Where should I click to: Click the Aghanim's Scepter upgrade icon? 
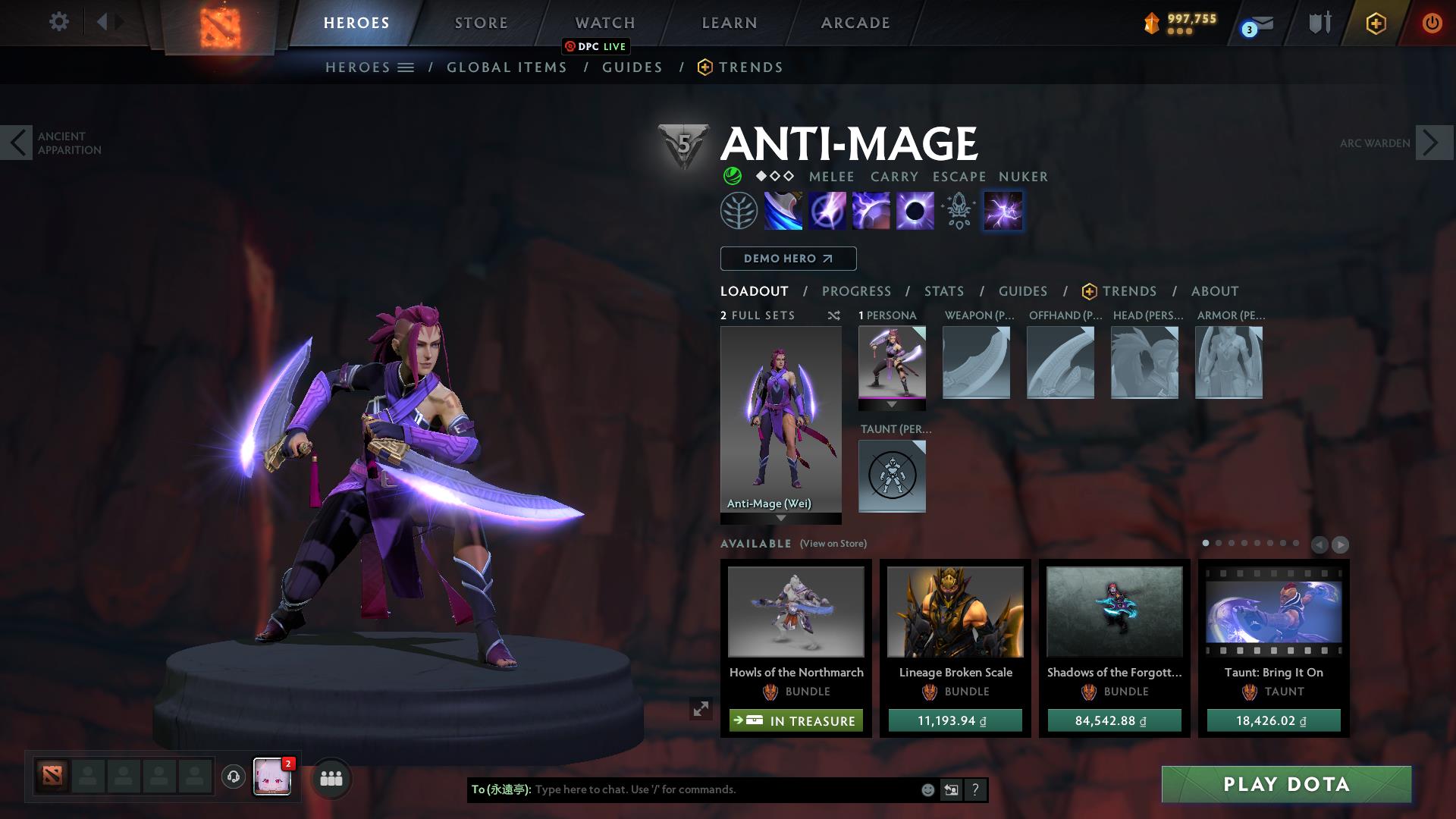coord(957,210)
